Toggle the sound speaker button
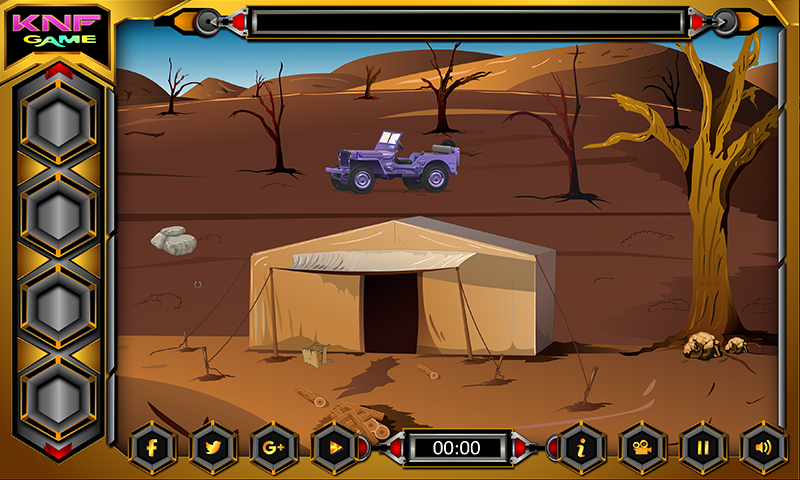This screenshot has width=800, height=480. (x=763, y=447)
